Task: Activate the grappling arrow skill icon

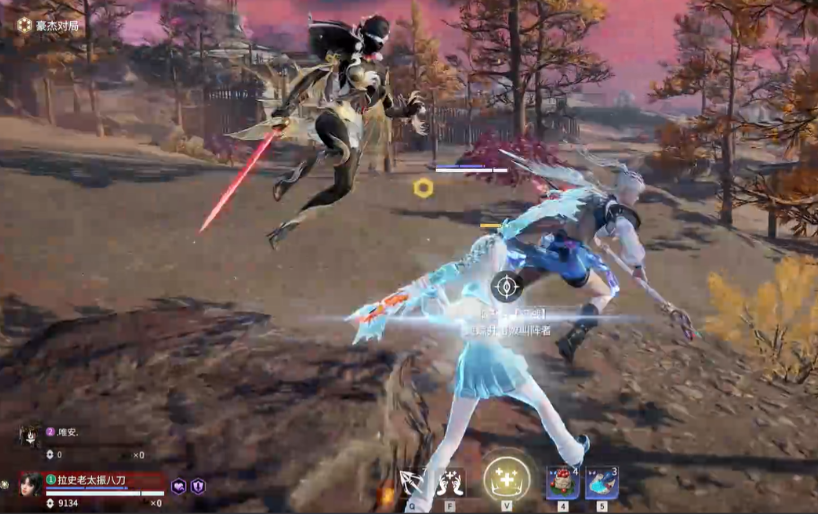Action: click(411, 482)
